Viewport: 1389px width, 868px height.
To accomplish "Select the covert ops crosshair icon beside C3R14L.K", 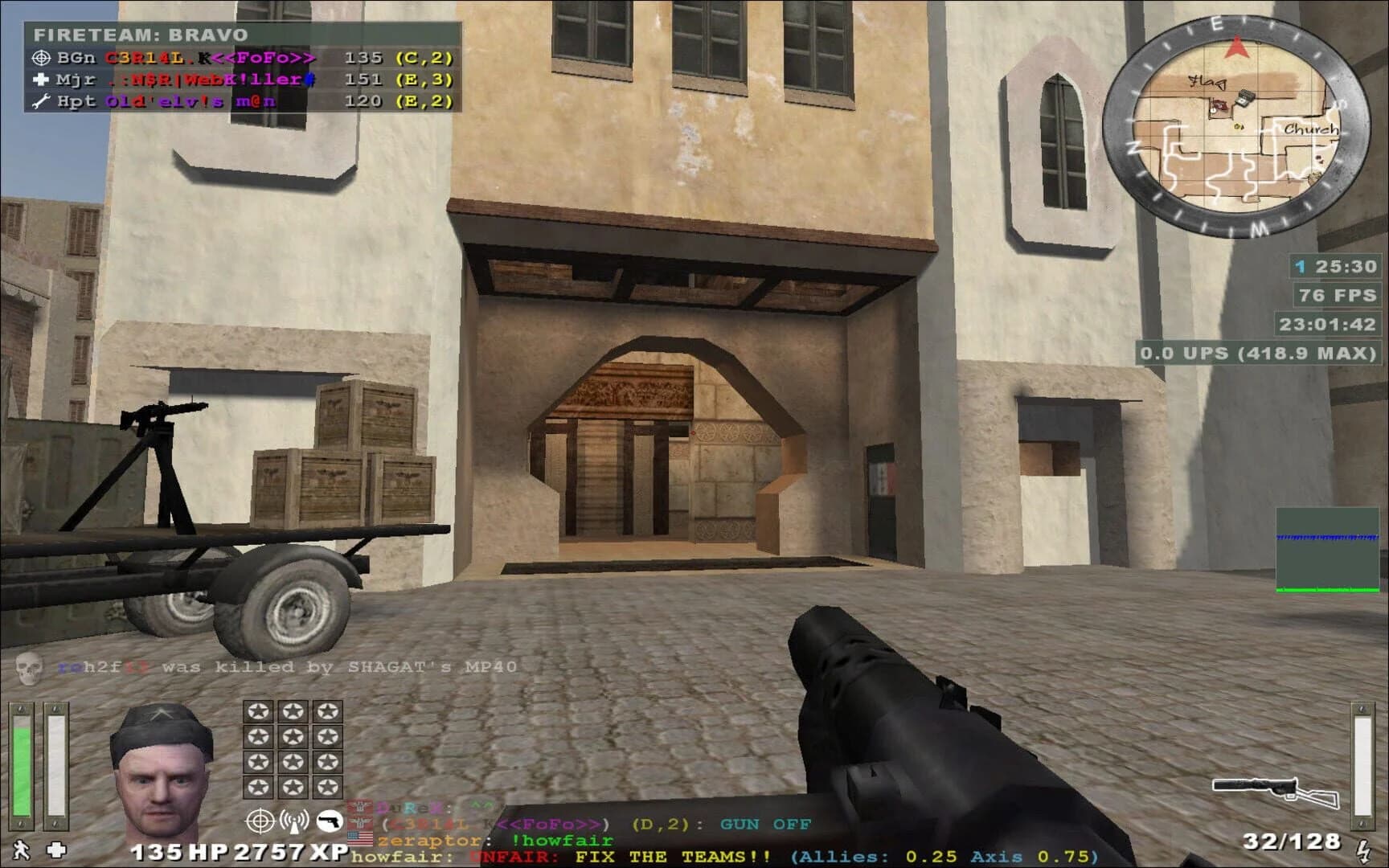I will pyautogui.click(x=43, y=59).
